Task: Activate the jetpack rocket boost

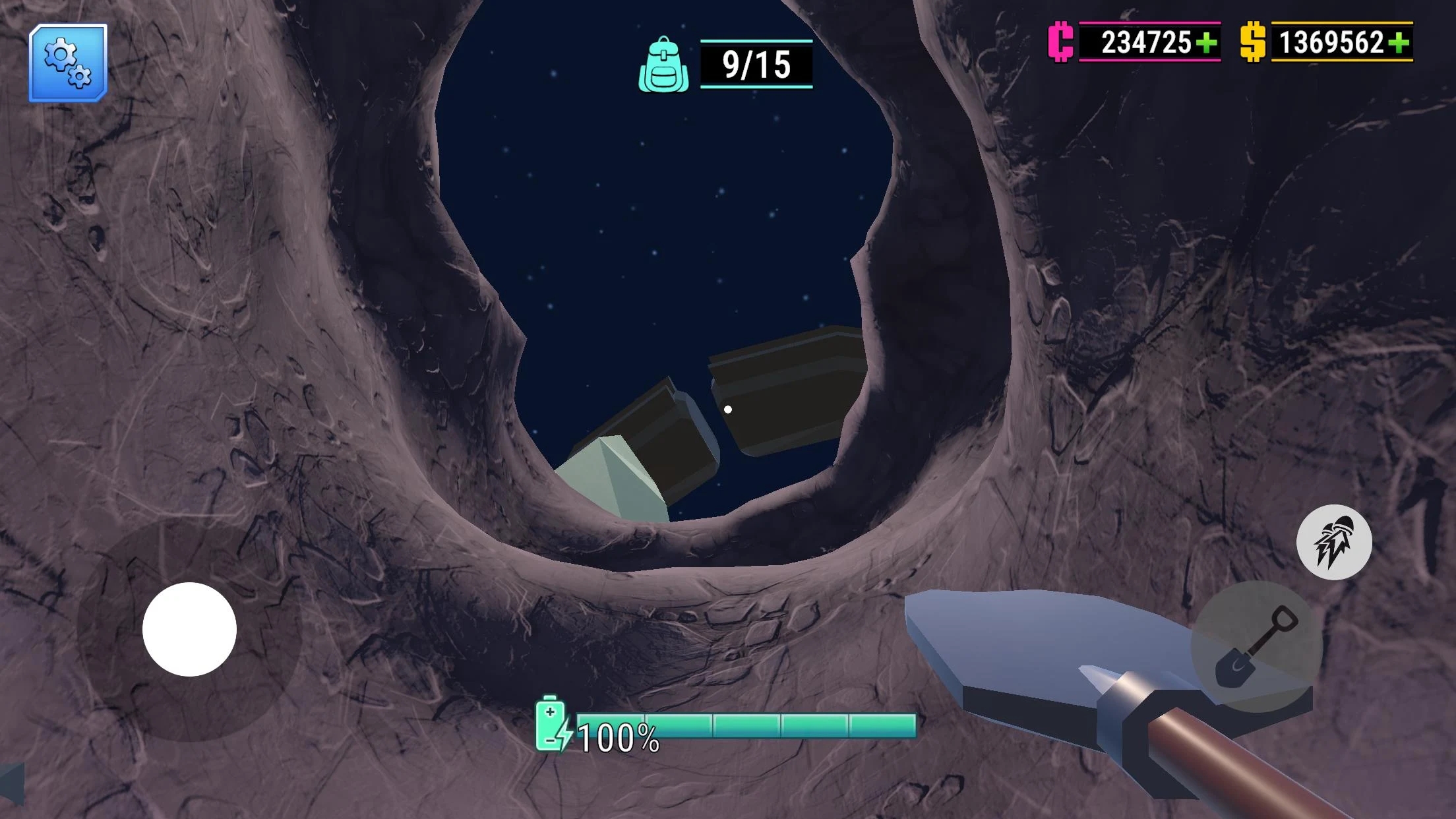Action: pyautogui.click(x=1334, y=542)
